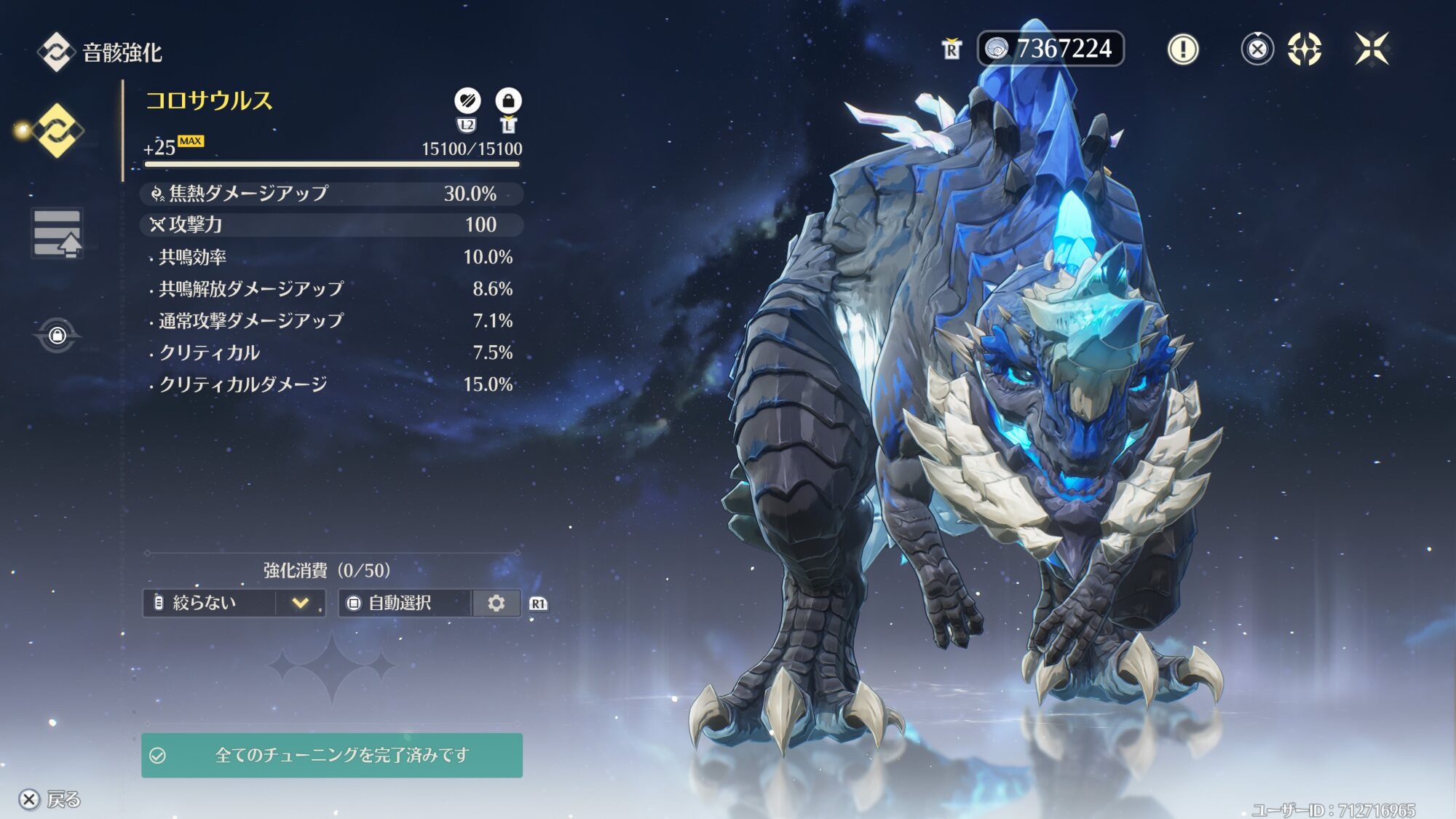Select the 攻撃力 stat row
The image size is (1456, 819).
[331, 225]
